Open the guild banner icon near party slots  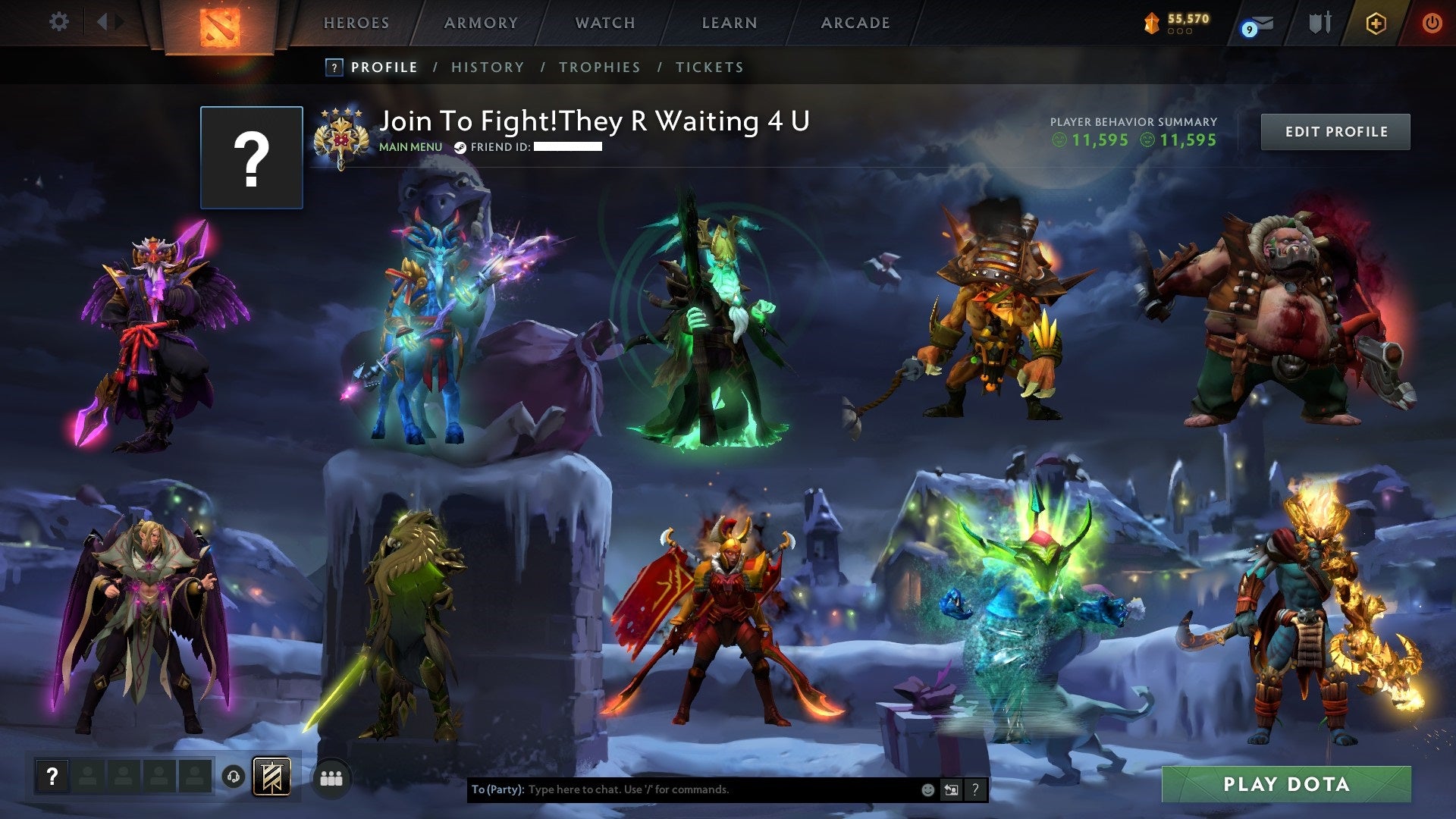click(x=272, y=778)
